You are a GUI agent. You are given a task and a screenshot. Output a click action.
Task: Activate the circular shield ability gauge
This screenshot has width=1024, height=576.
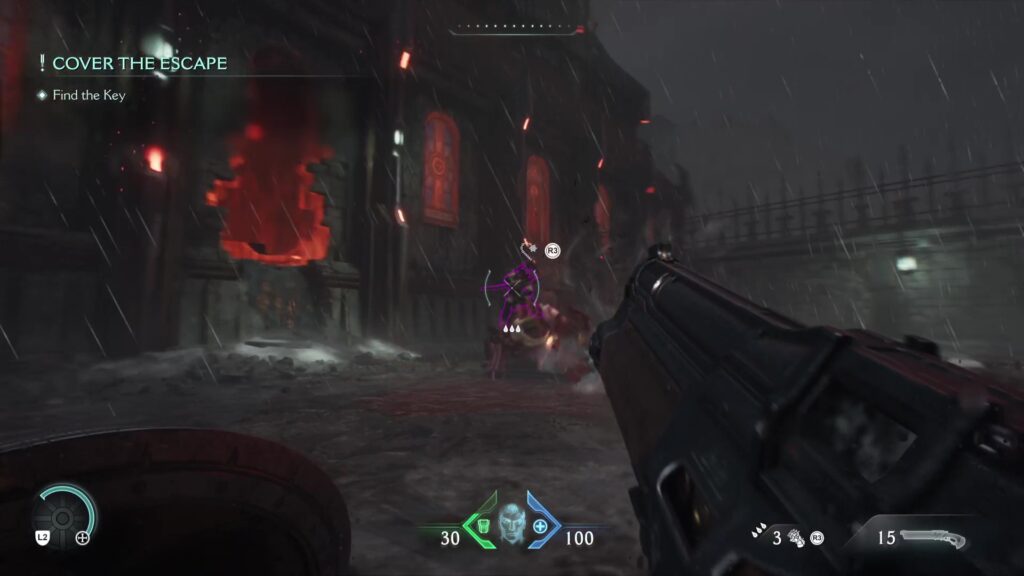coord(65,515)
